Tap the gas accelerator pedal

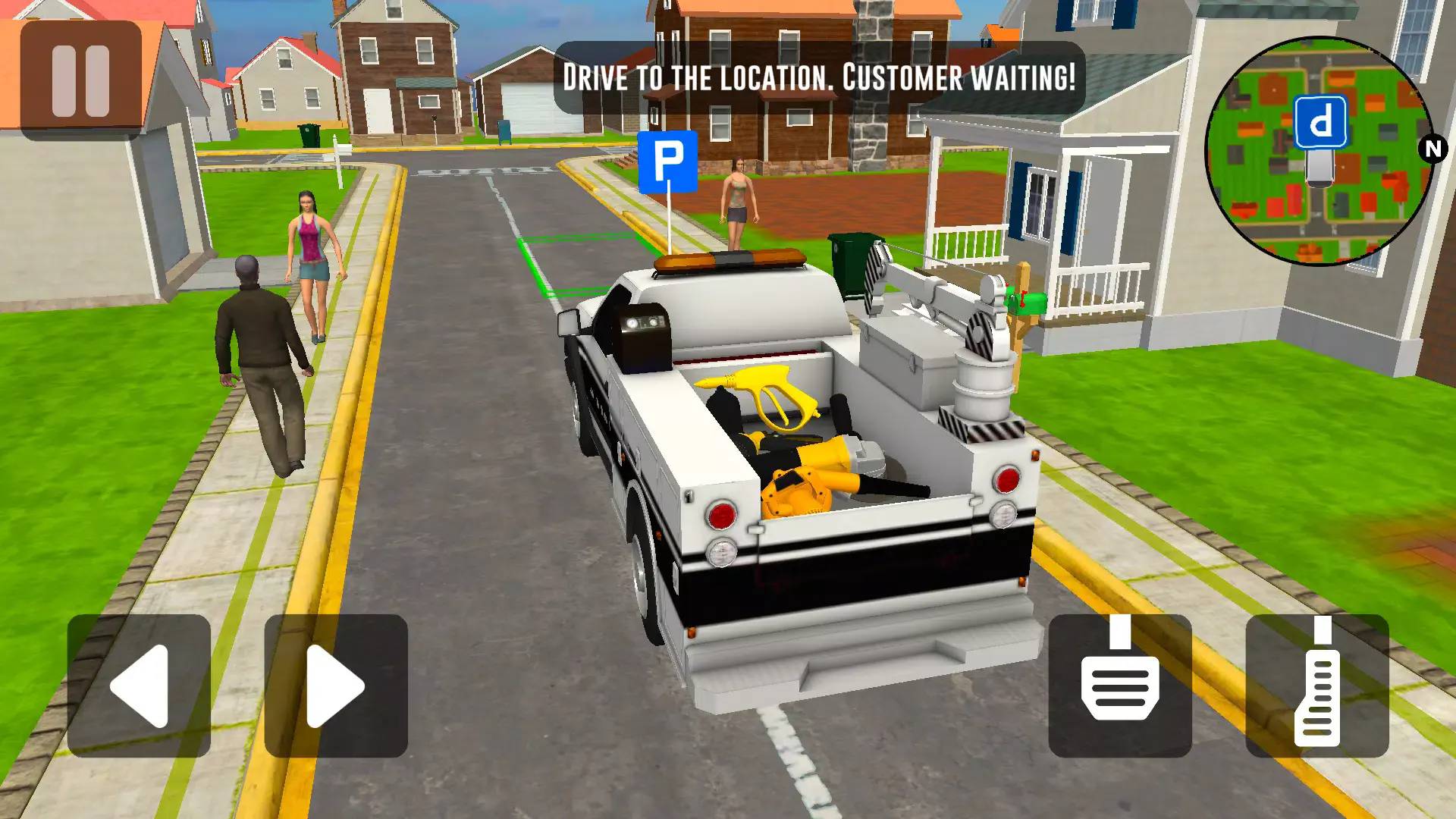1317,686
